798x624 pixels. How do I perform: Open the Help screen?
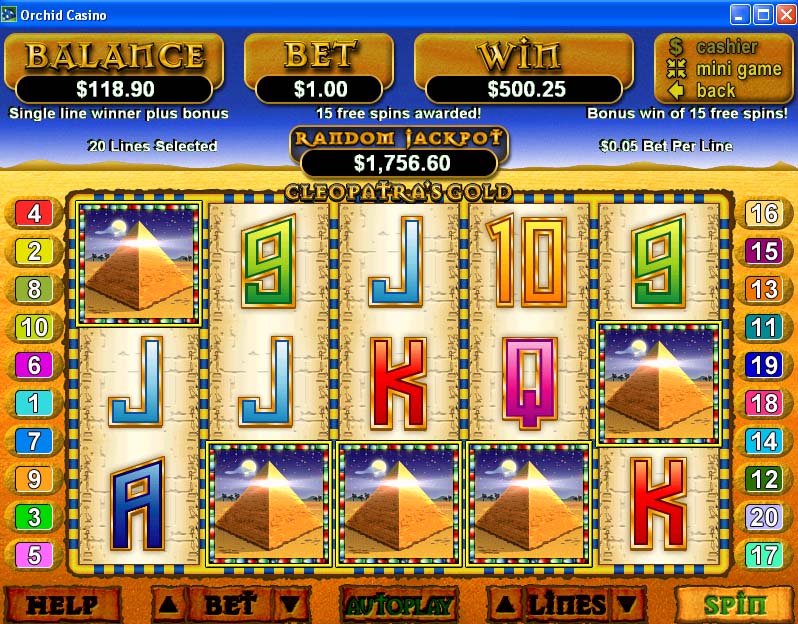(62, 604)
